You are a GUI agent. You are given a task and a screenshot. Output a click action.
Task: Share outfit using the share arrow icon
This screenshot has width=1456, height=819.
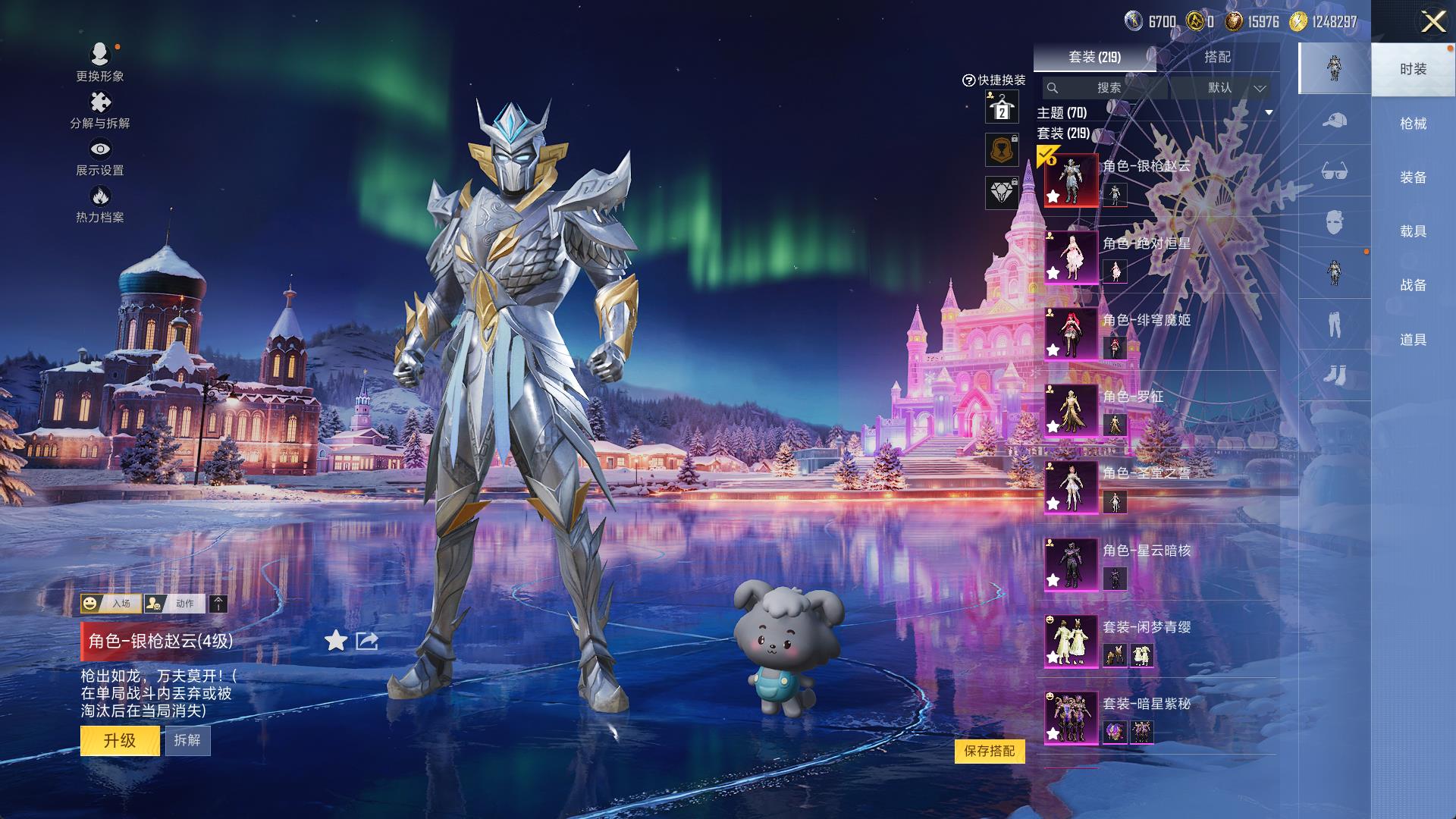367,642
